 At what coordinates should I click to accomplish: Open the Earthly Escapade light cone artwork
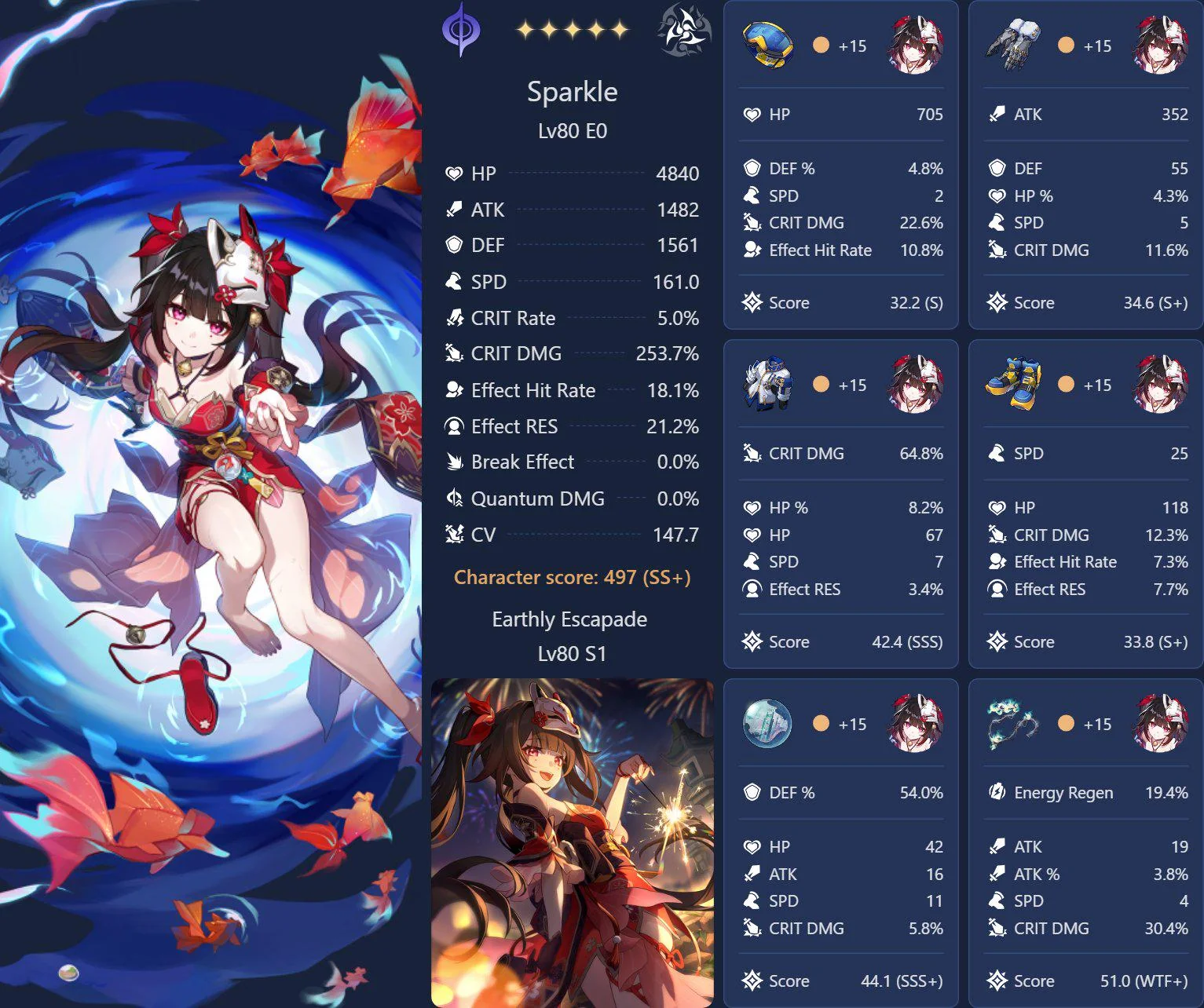coord(573,840)
